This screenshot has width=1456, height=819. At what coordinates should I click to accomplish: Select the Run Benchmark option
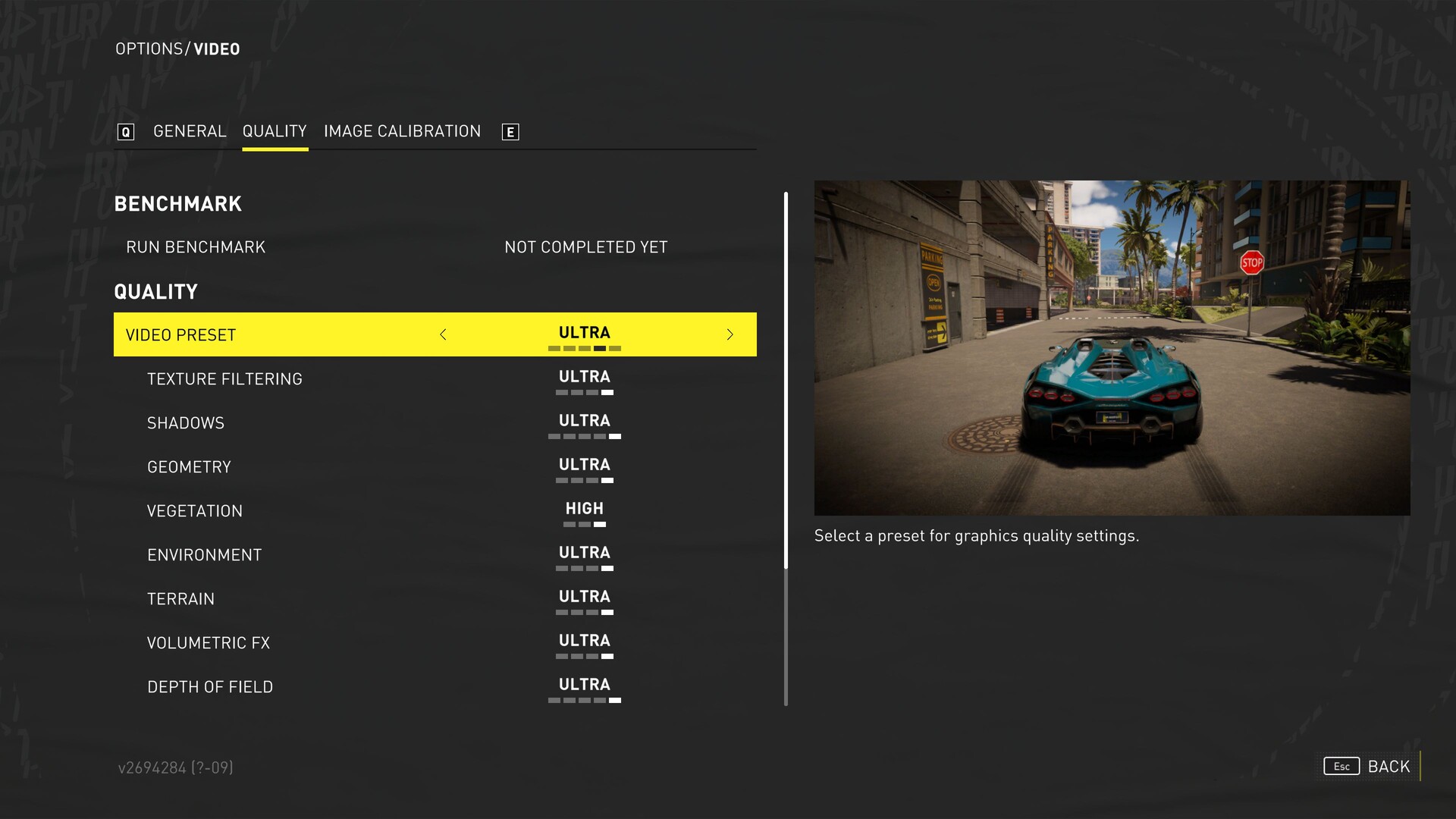click(x=196, y=247)
